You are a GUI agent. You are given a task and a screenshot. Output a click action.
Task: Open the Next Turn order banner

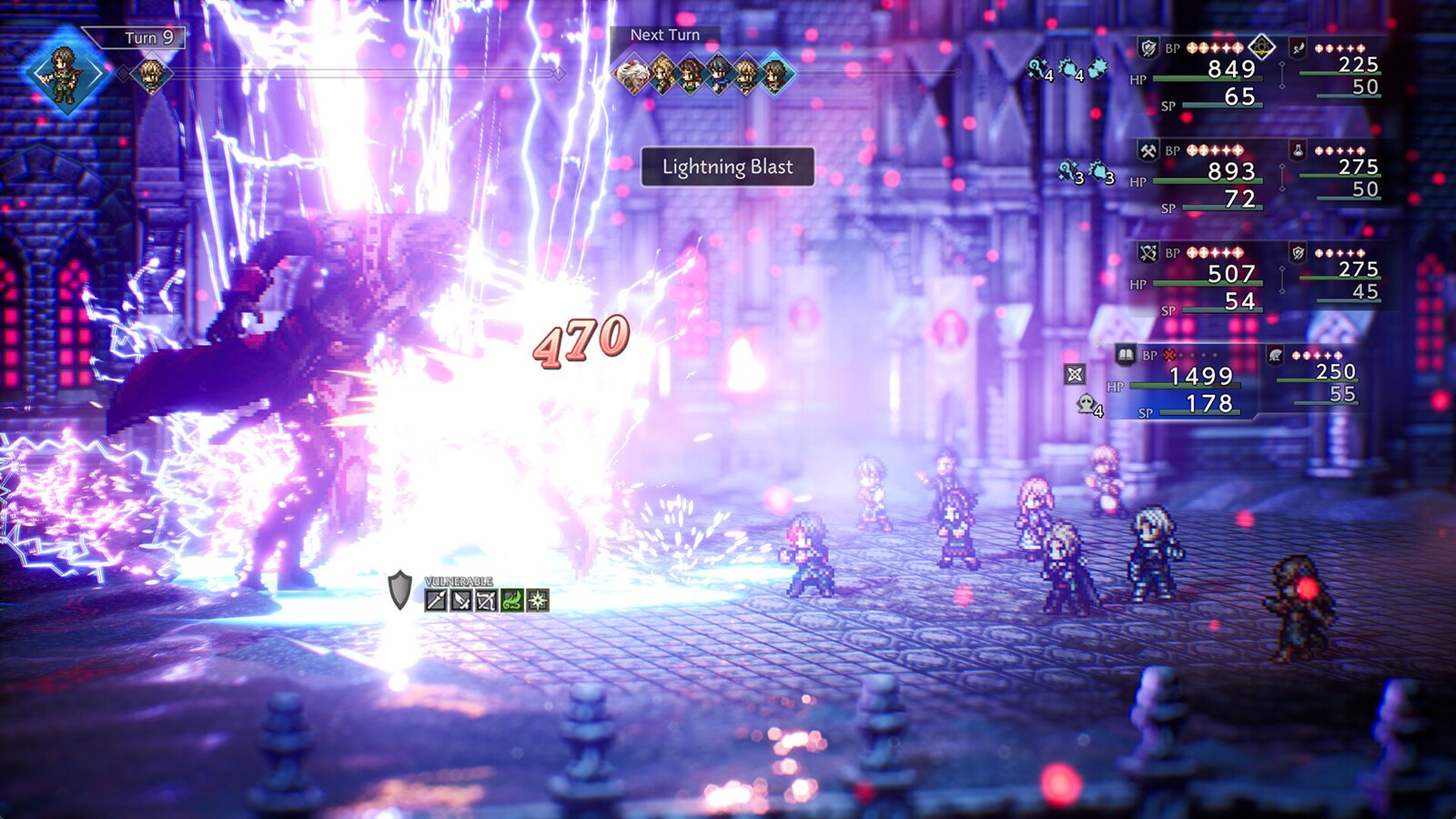point(665,34)
